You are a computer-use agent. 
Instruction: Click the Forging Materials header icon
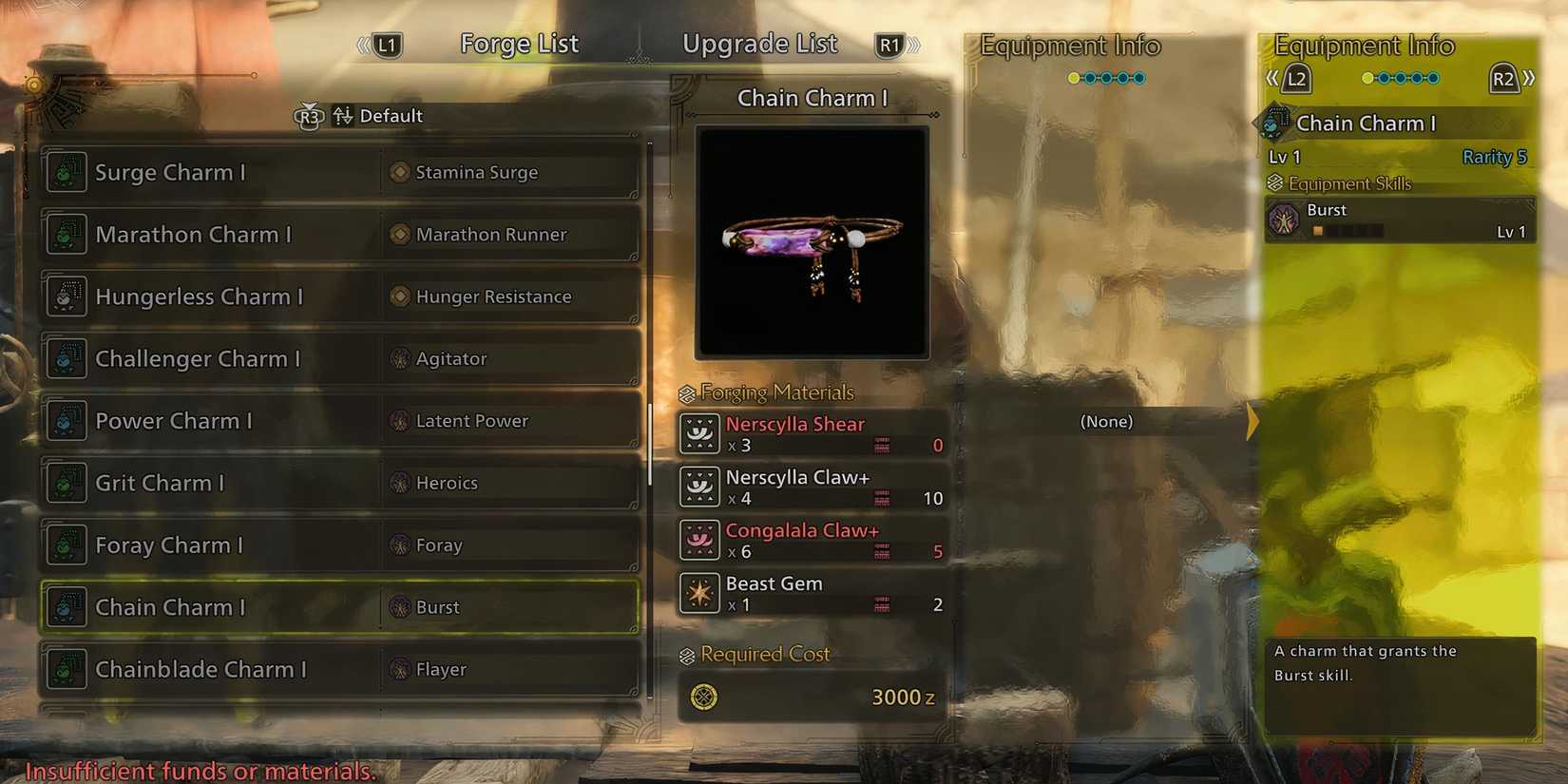coord(686,392)
